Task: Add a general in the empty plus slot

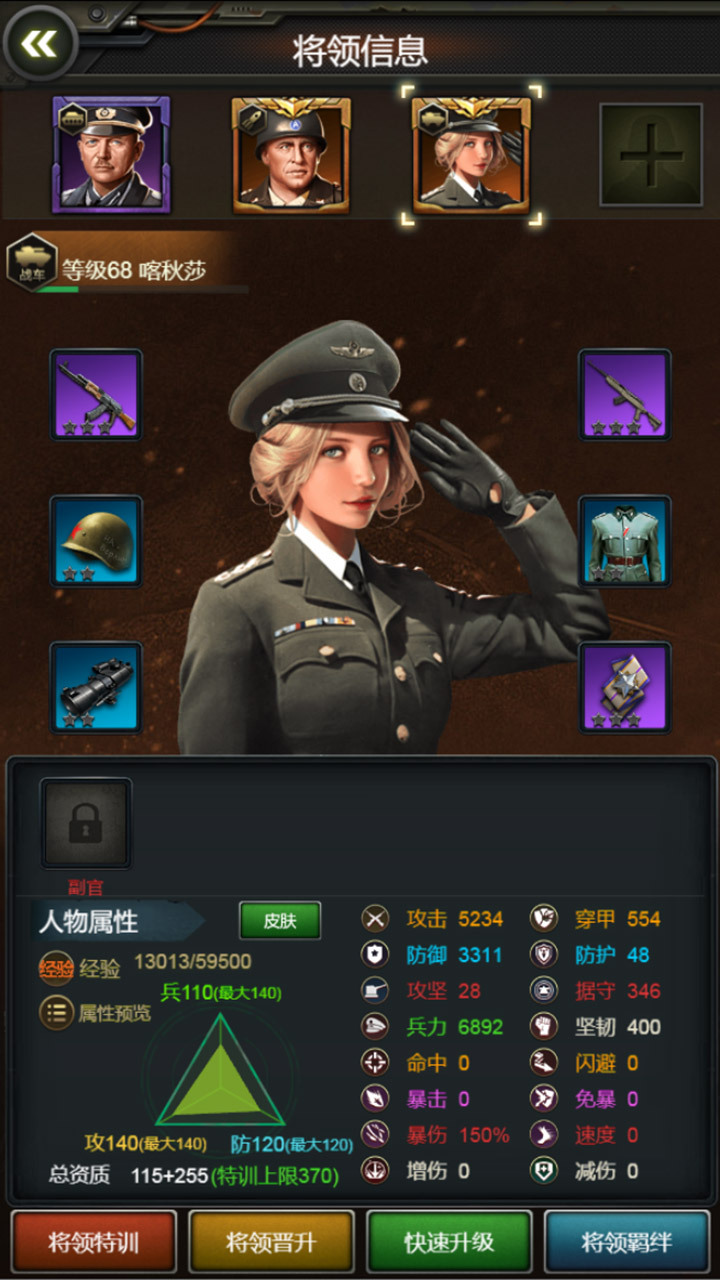Action: pos(650,155)
